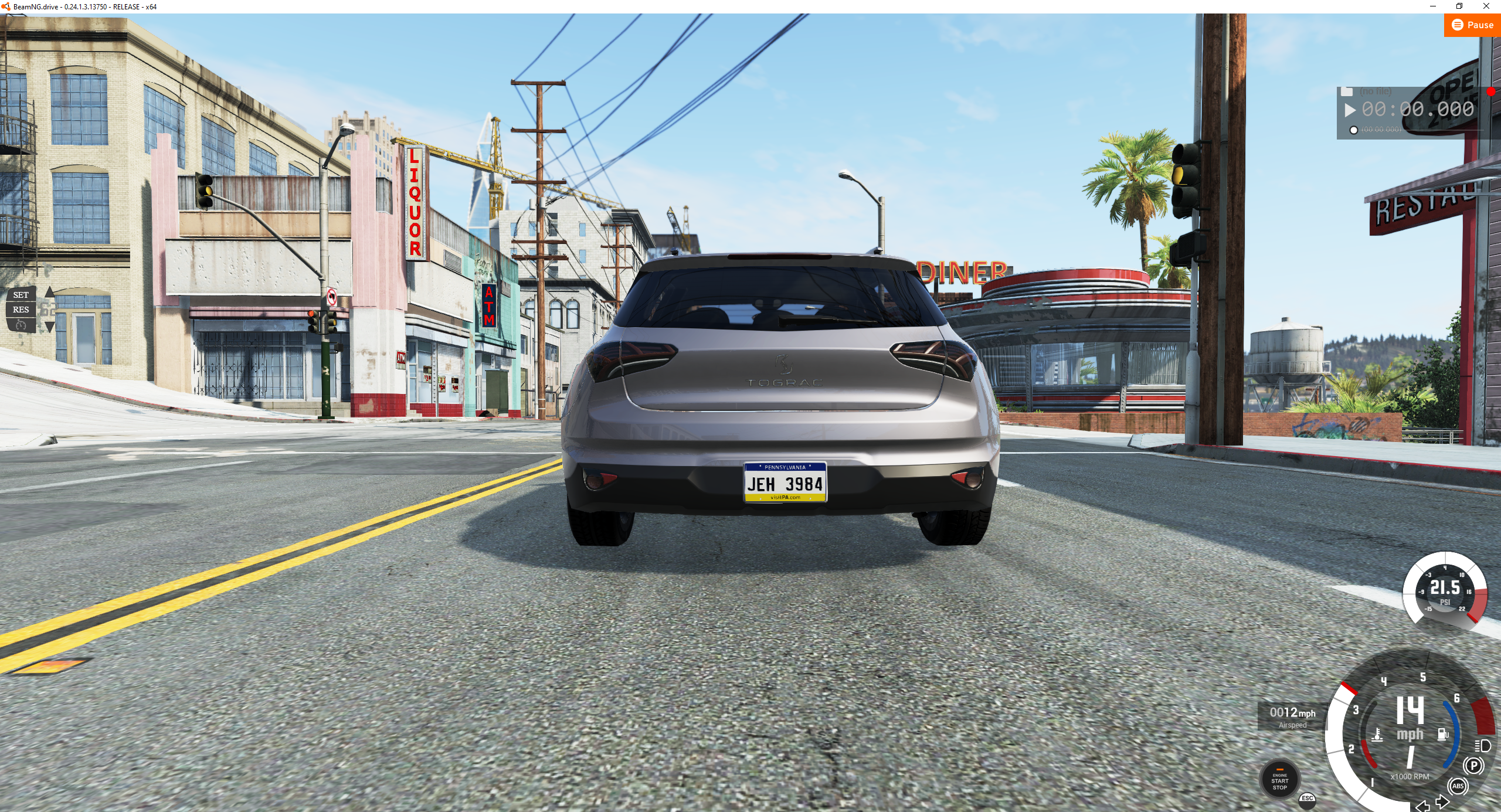
Task: Click the BeamNG.drive icon in the title bar
Action: click(x=6, y=8)
